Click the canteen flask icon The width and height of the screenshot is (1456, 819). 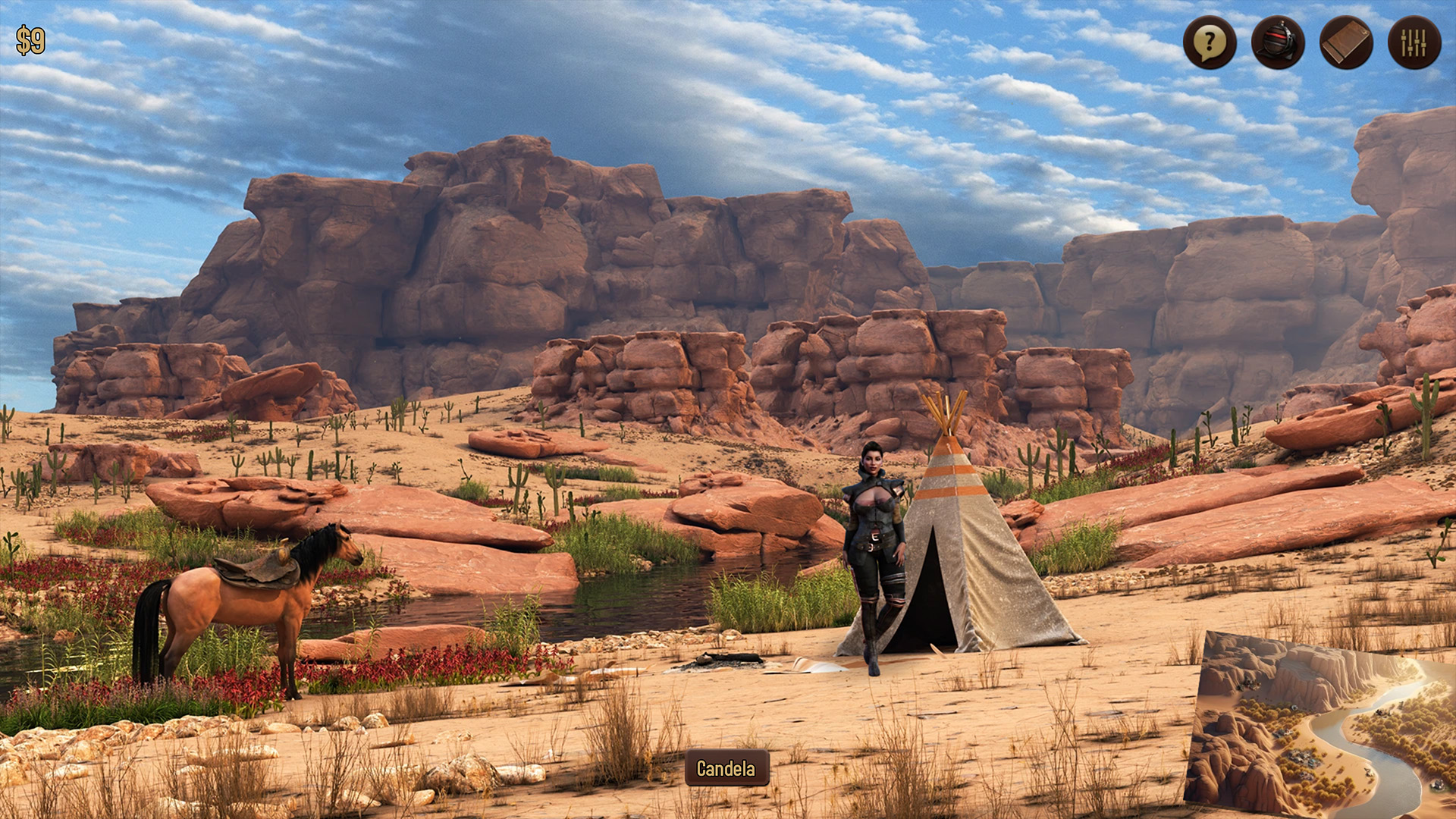tap(1278, 42)
